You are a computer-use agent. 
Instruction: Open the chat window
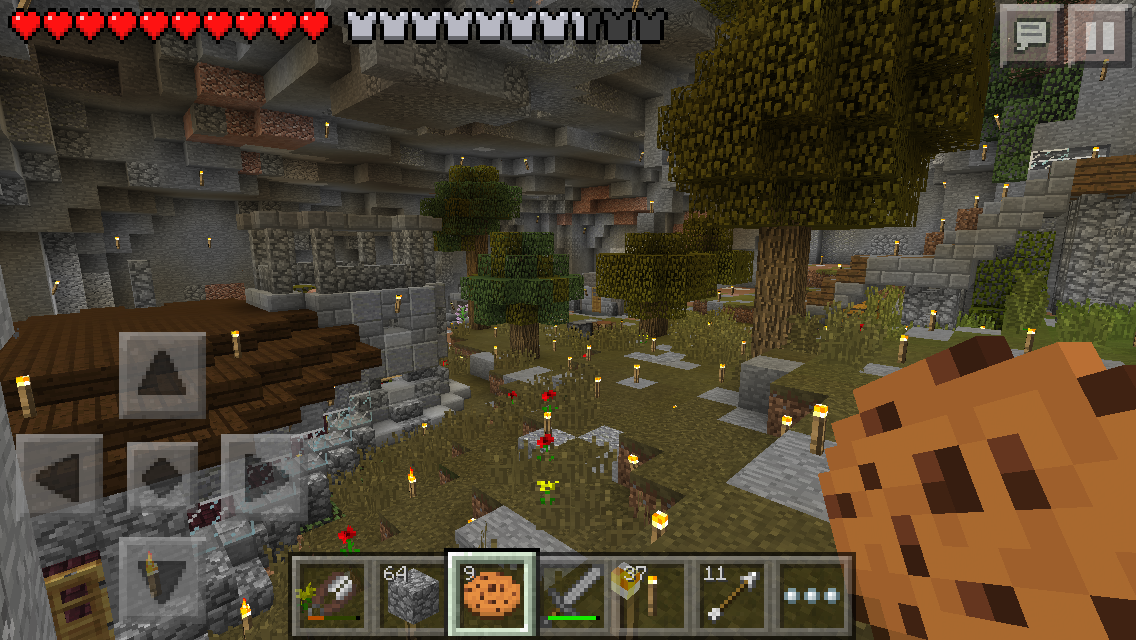1029,36
